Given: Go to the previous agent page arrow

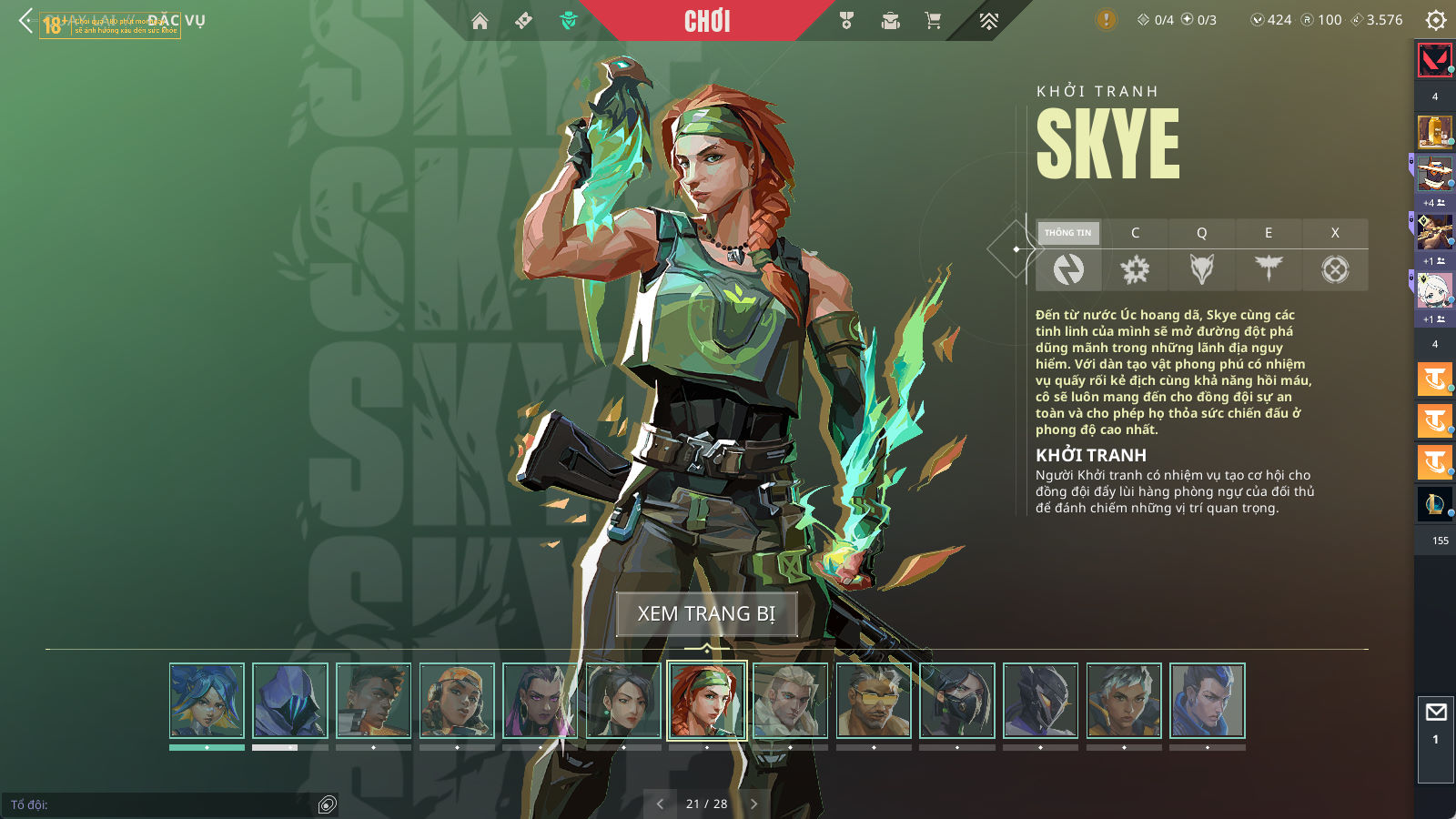Looking at the screenshot, I should [660, 804].
